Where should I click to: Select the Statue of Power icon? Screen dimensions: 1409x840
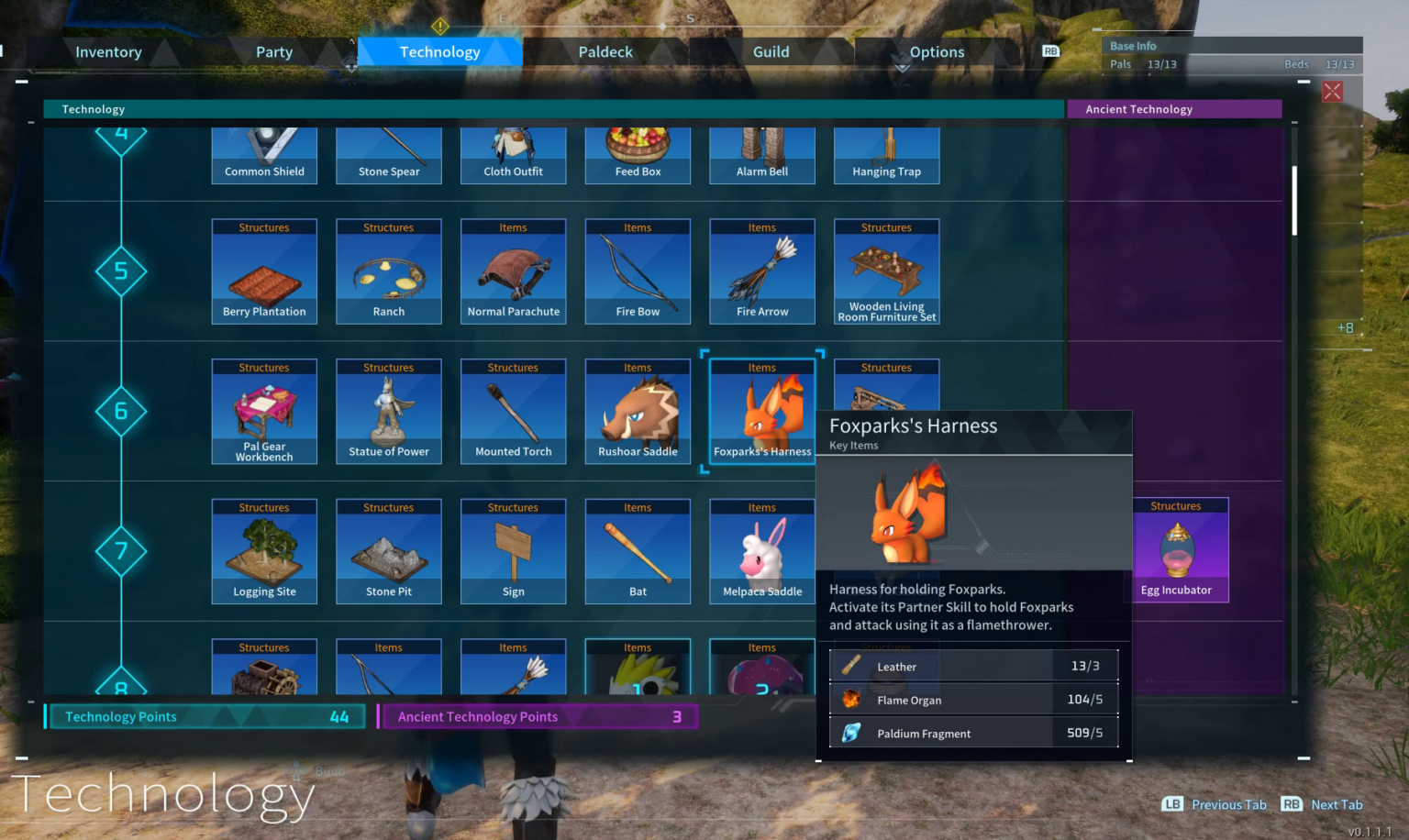pyautogui.click(x=388, y=411)
